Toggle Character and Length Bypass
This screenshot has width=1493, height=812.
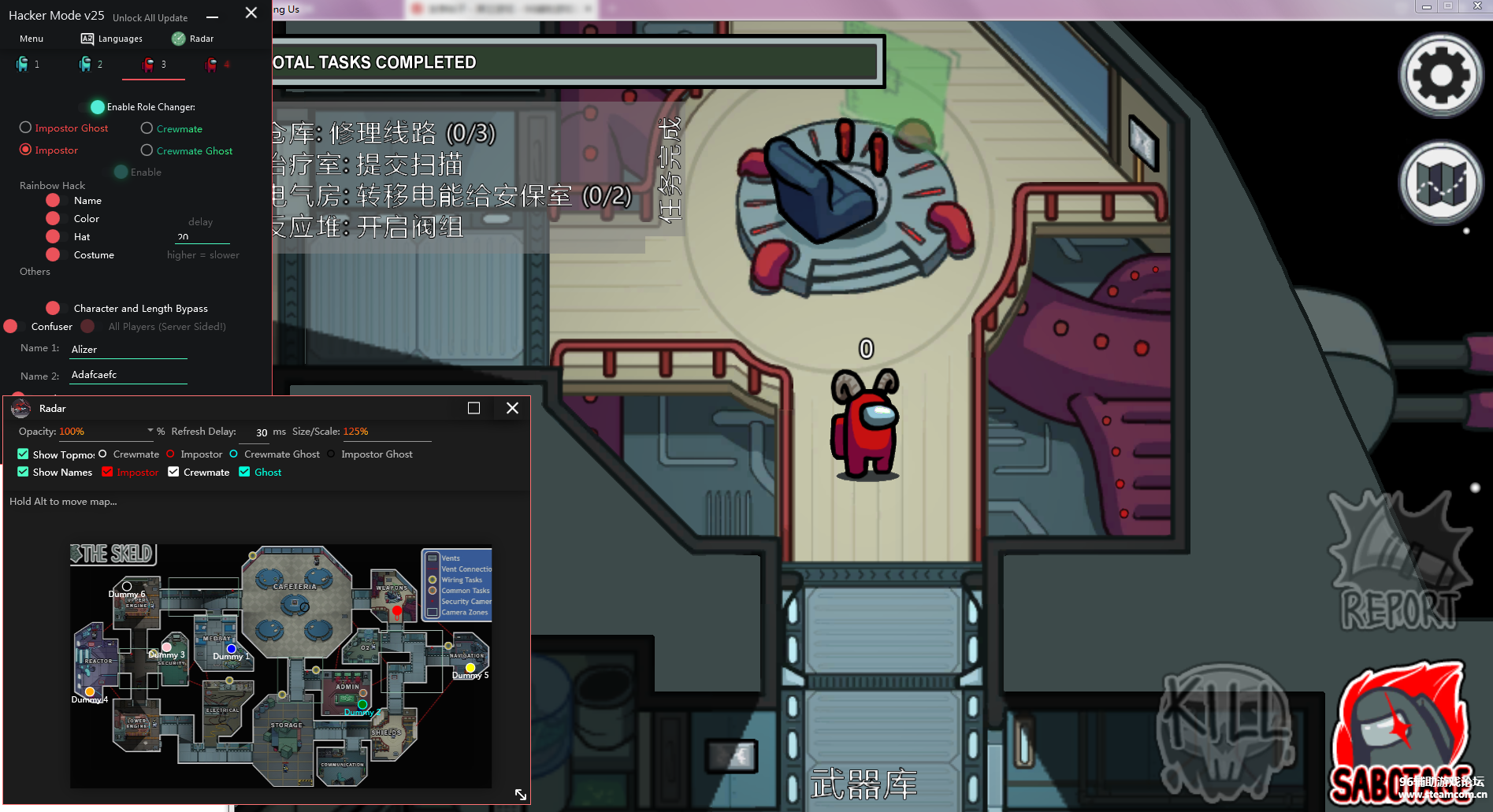(x=54, y=308)
